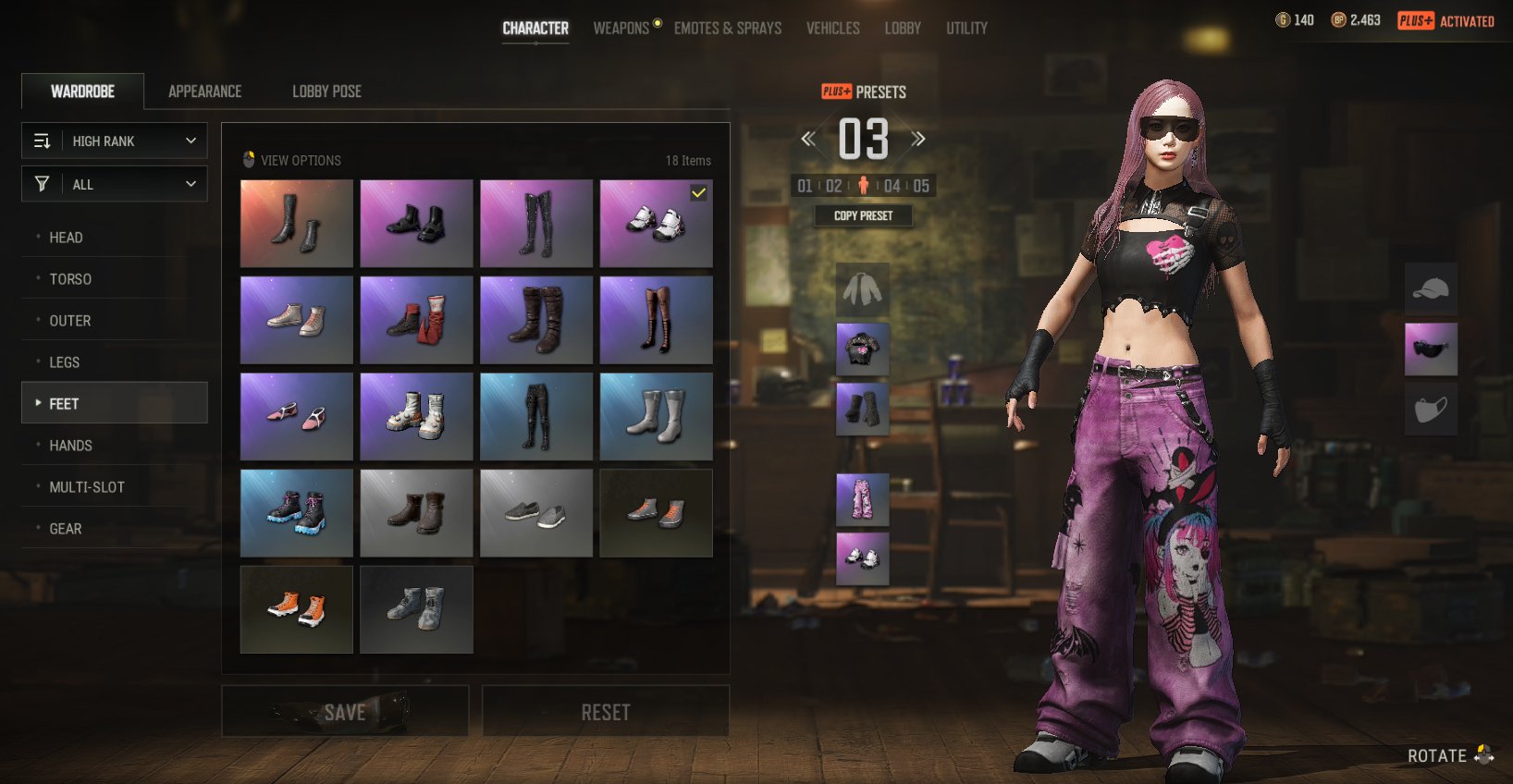Select the Torso category

coord(70,279)
